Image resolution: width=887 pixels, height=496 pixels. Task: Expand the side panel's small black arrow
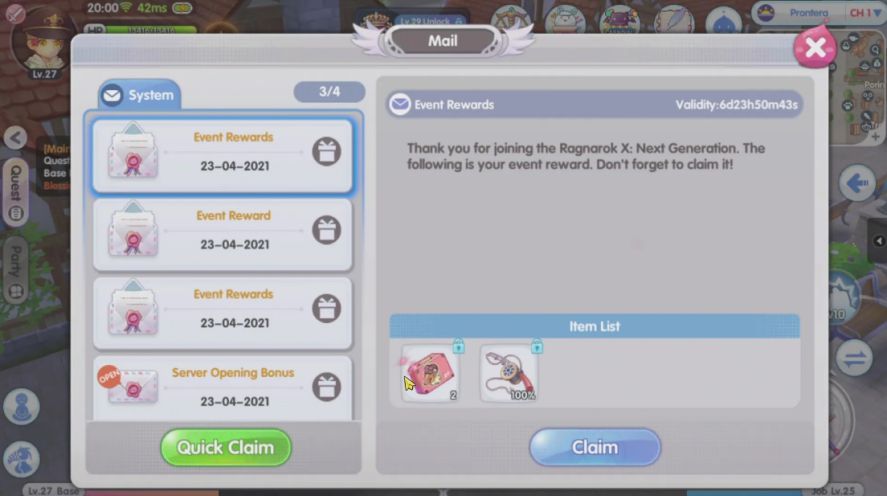[x=879, y=241]
